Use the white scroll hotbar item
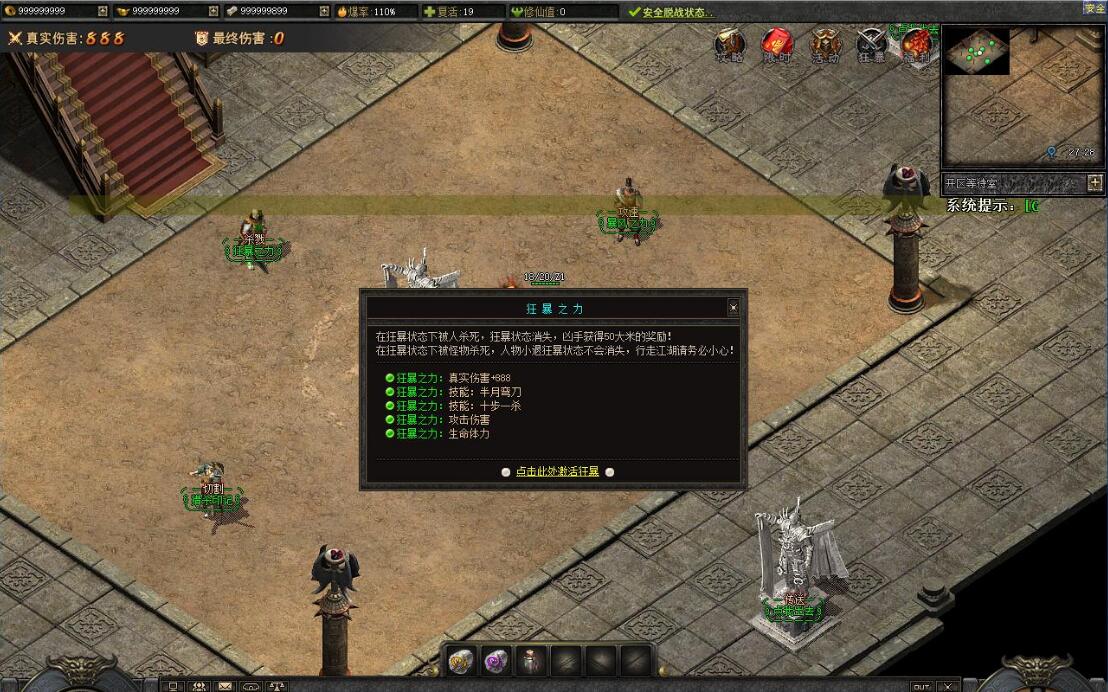 pos(461,660)
